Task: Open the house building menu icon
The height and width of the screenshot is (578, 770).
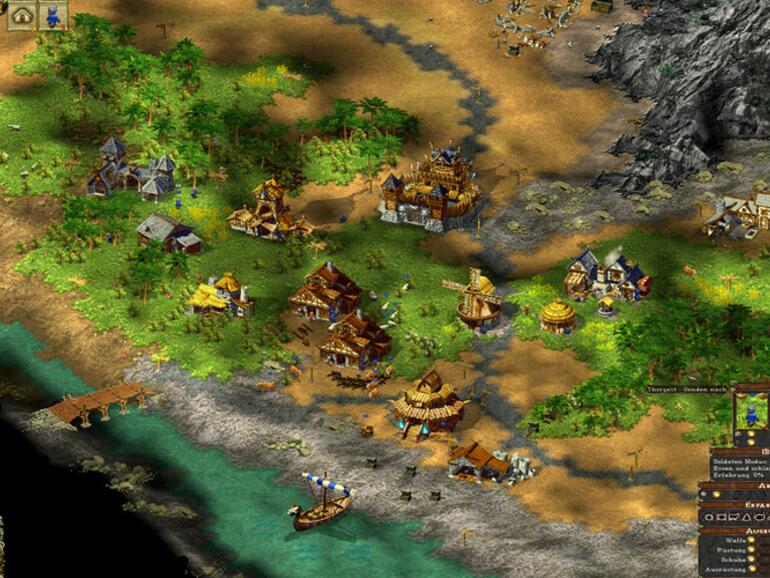Action: pyautogui.click(x=22, y=14)
